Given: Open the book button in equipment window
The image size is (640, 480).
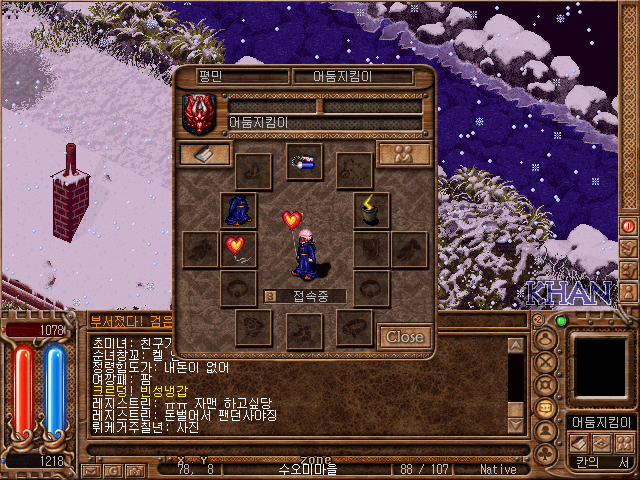Looking at the screenshot, I should pos(204,154).
